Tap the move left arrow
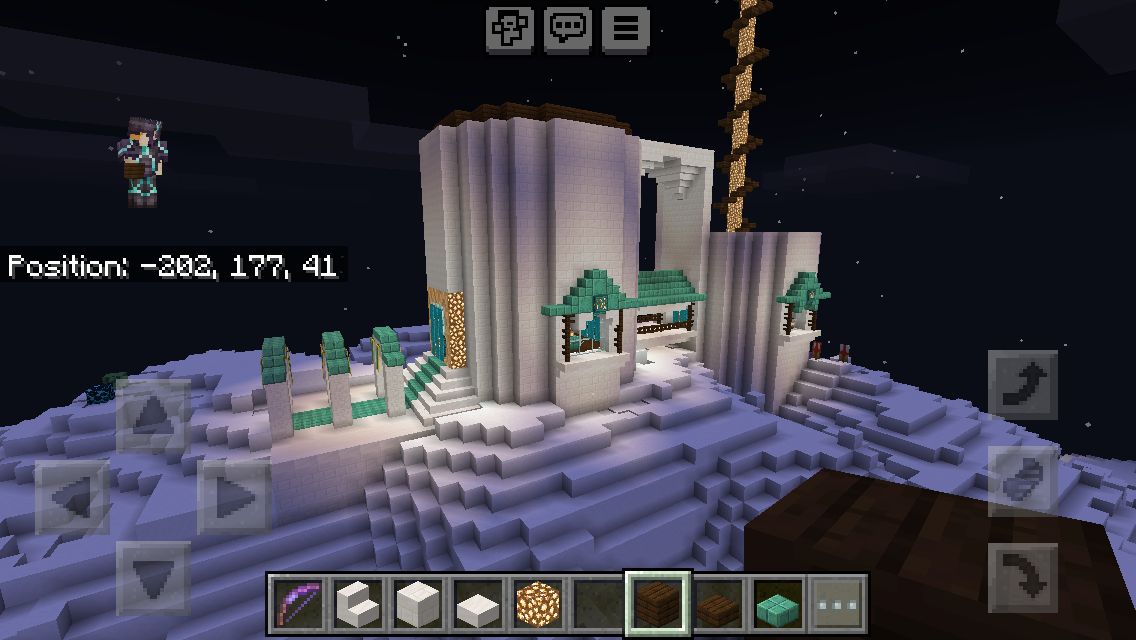Viewport: 1136px width, 640px height. click(73, 497)
